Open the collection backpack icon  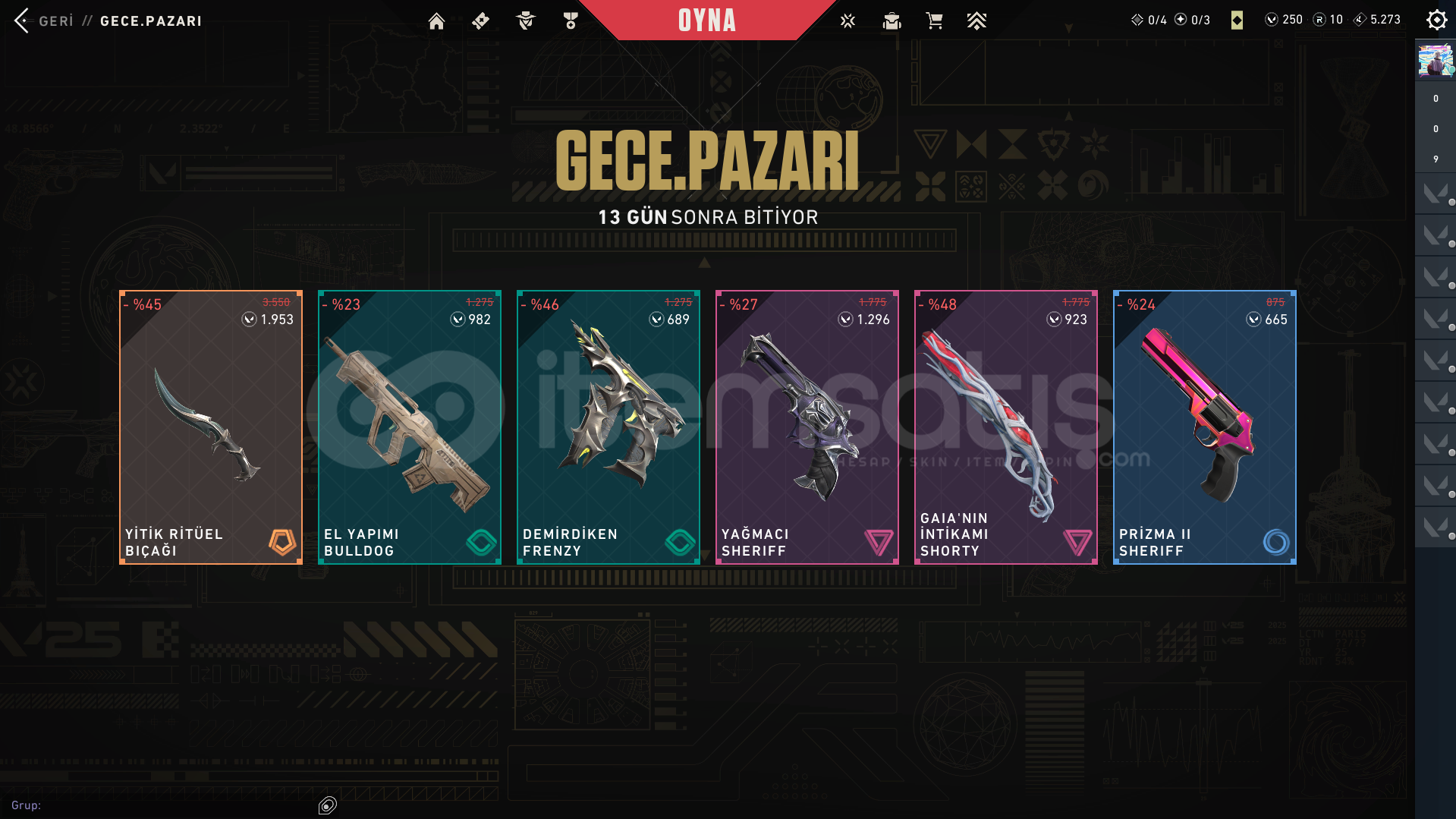892,21
